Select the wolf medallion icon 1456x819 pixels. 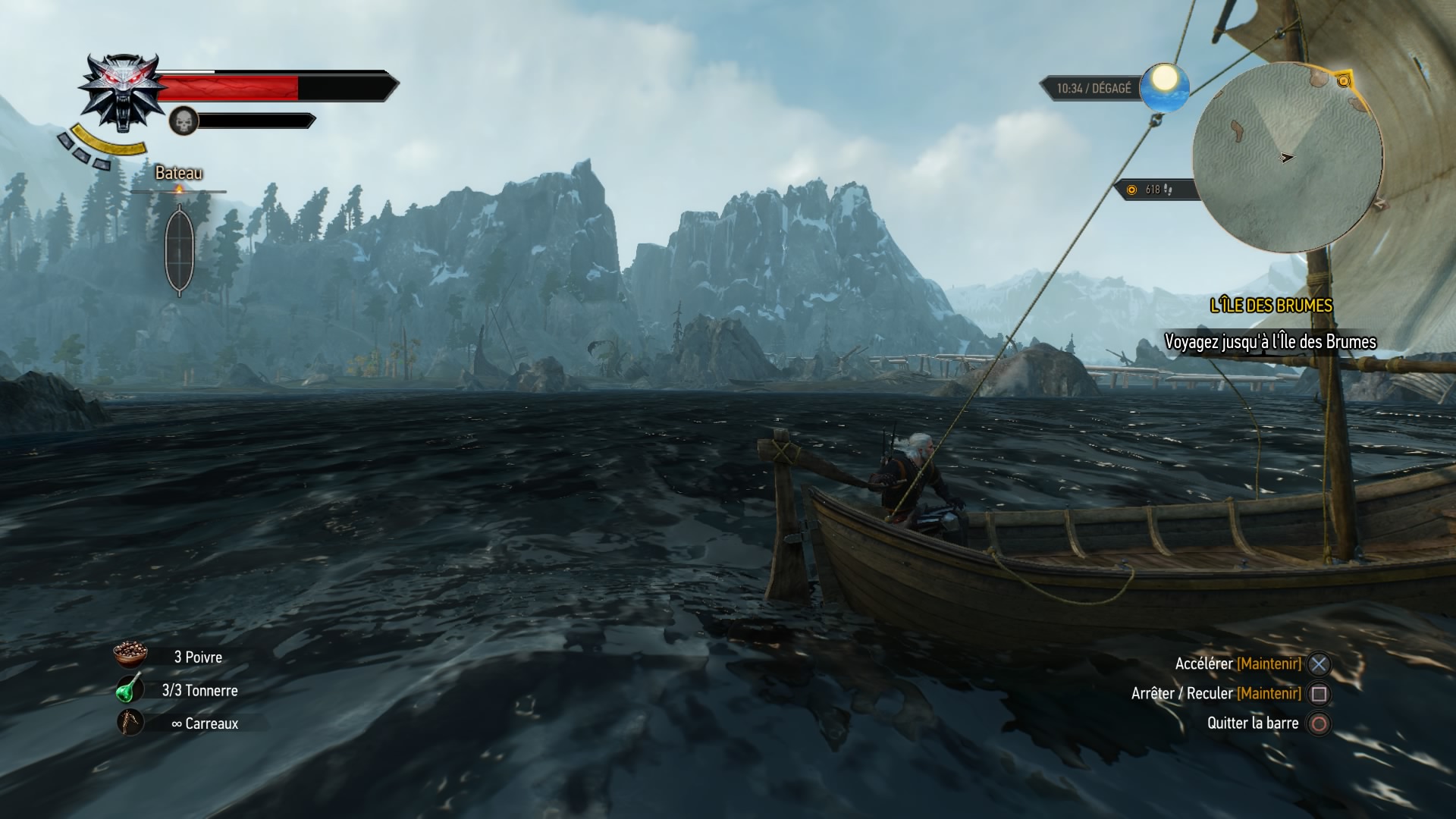[x=121, y=91]
